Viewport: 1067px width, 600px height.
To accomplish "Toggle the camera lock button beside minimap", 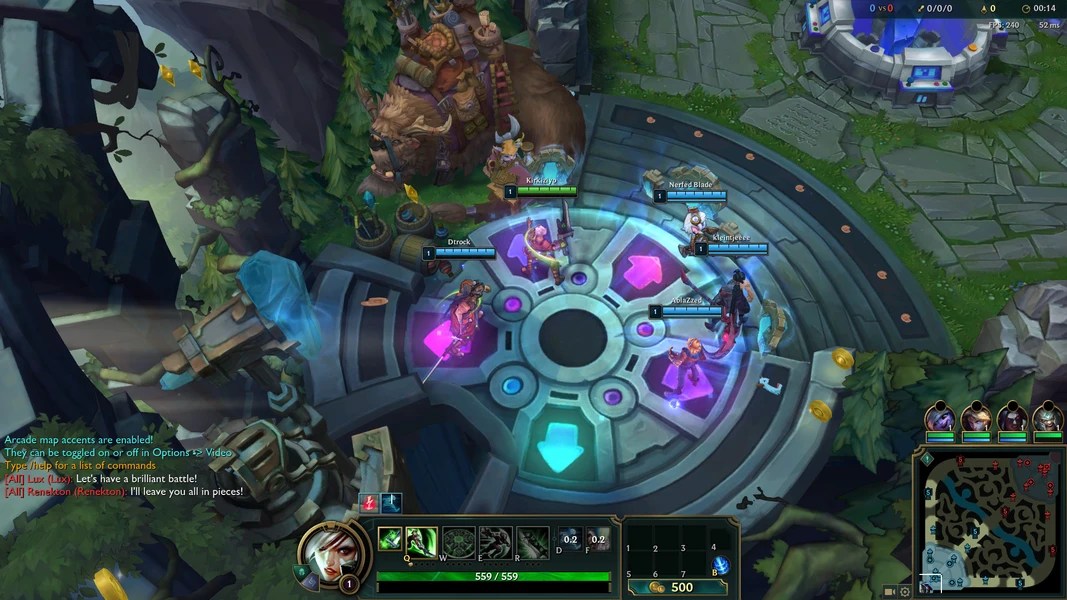I will pyautogui.click(x=889, y=591).
